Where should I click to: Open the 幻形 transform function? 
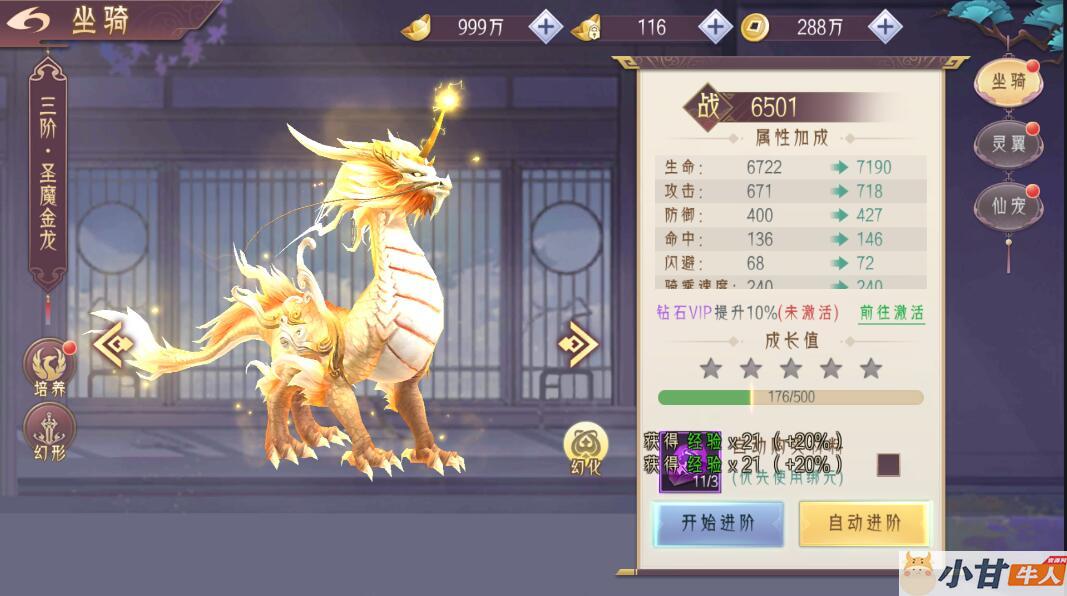49,432
